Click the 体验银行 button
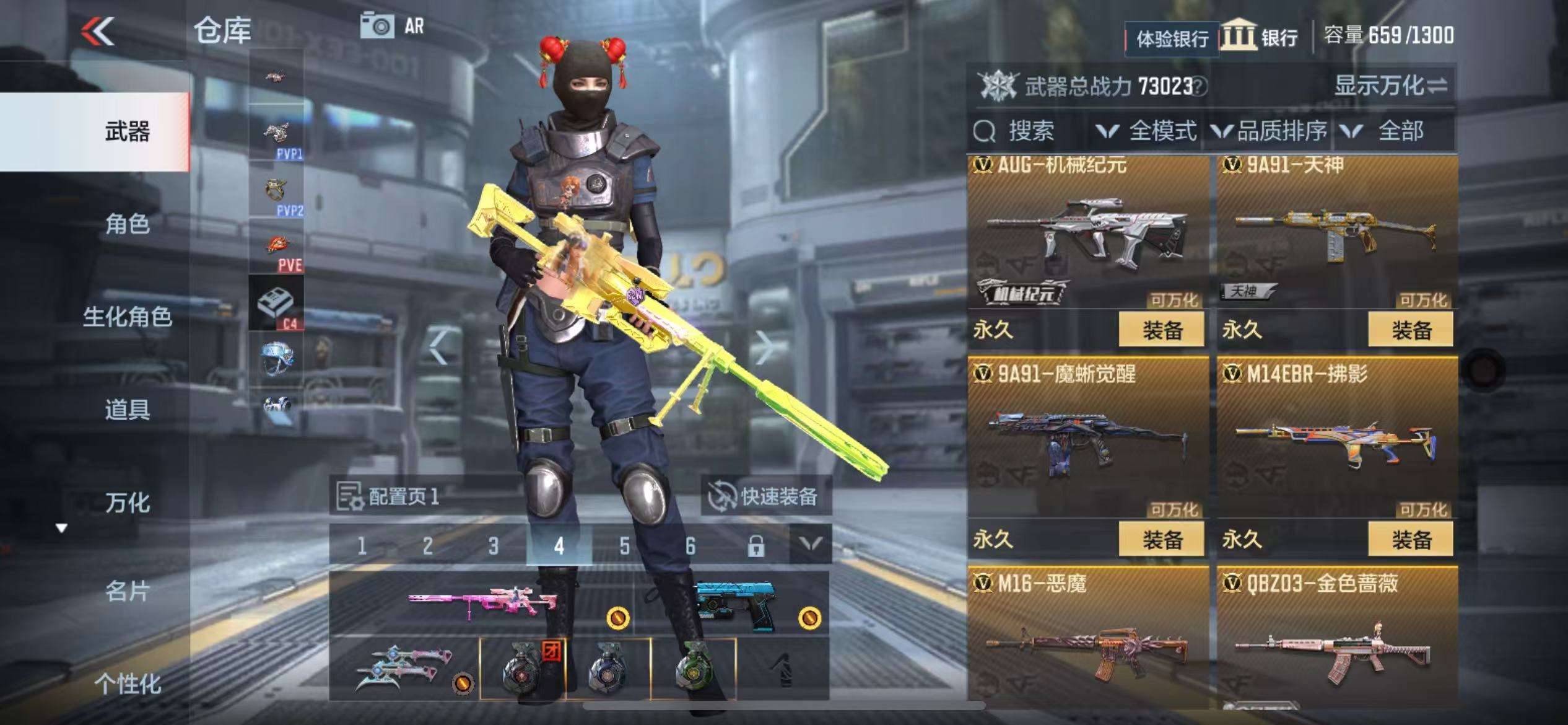 (1172, 39)
